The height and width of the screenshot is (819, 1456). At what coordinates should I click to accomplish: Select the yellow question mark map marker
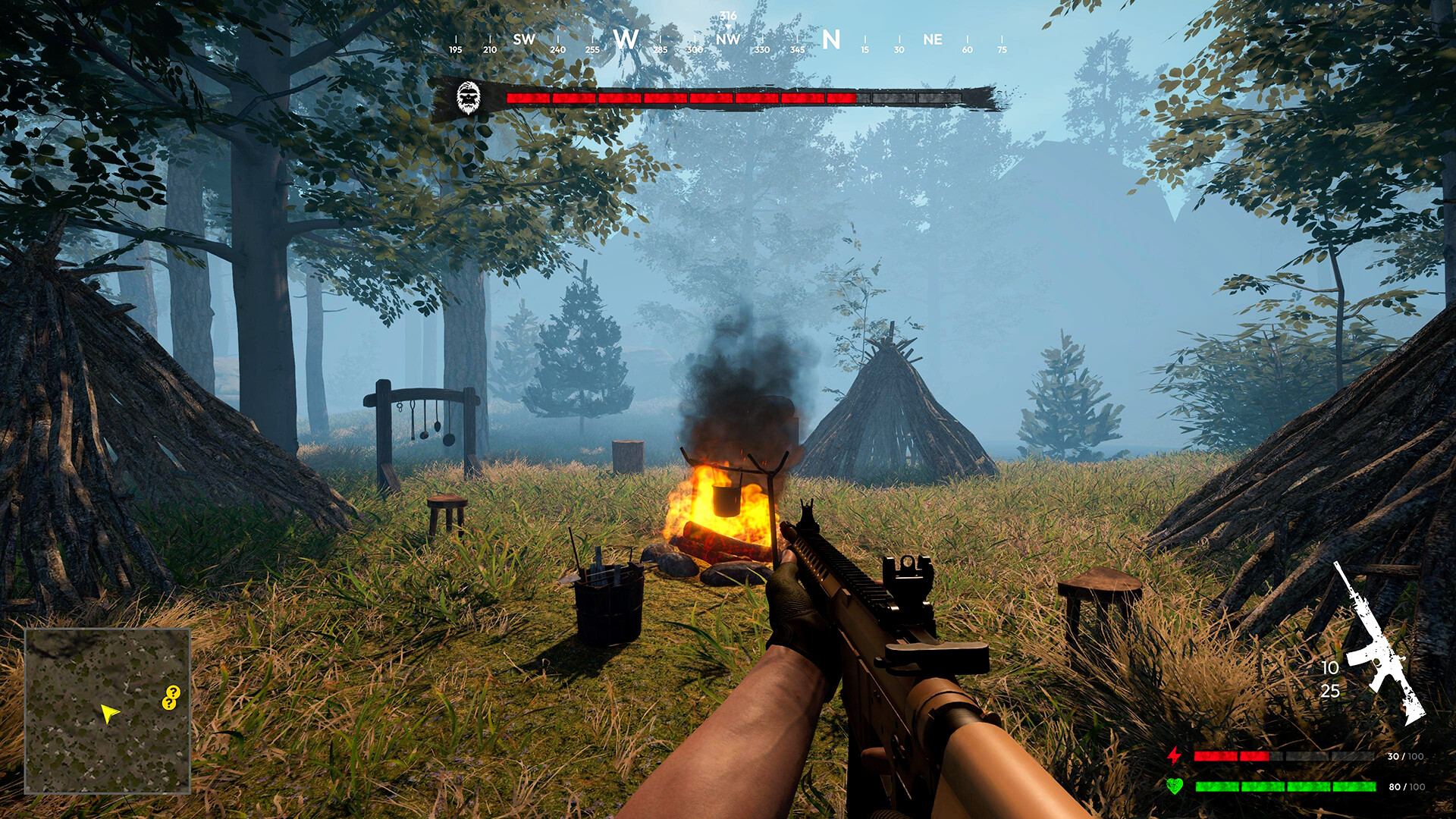click(x=171, y=697)
